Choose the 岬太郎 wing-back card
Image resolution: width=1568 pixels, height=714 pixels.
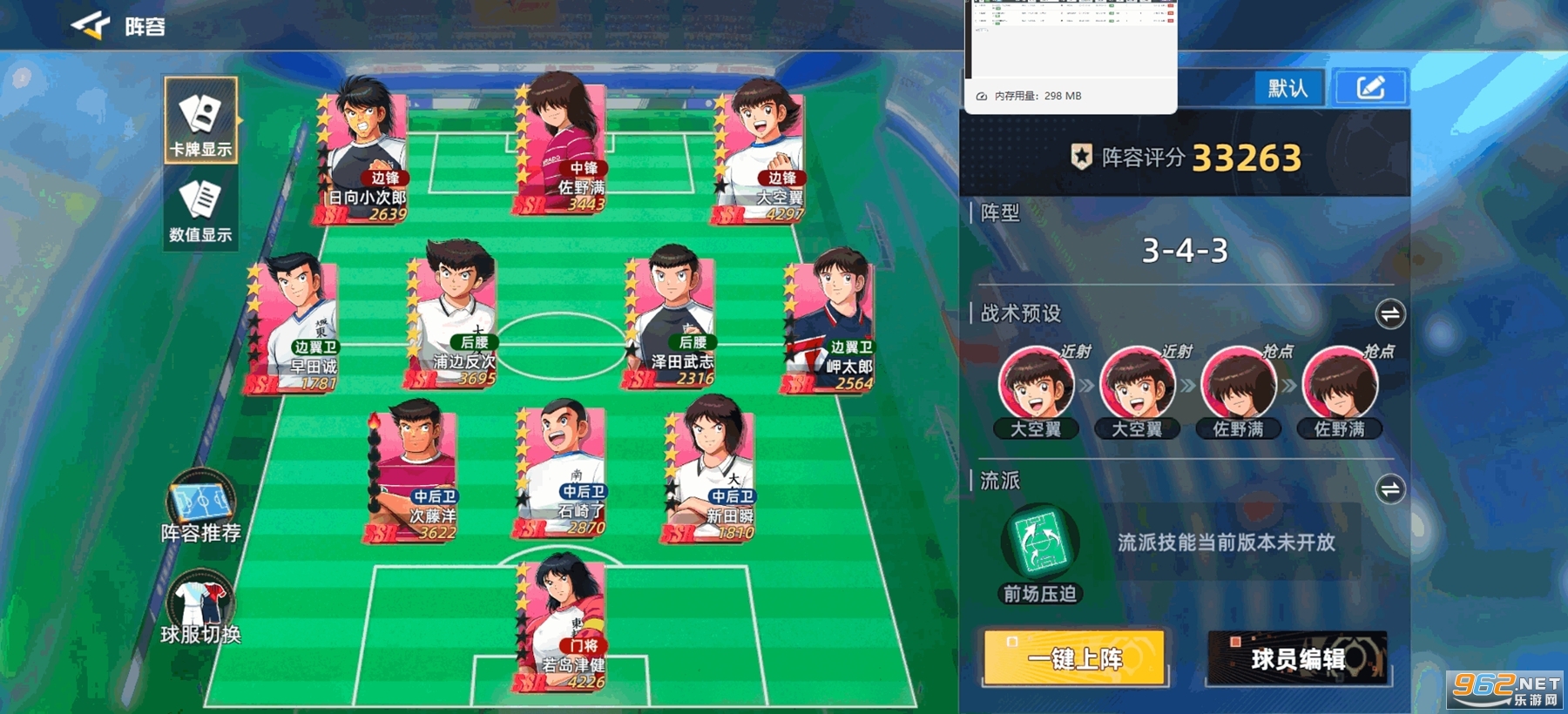831,324
